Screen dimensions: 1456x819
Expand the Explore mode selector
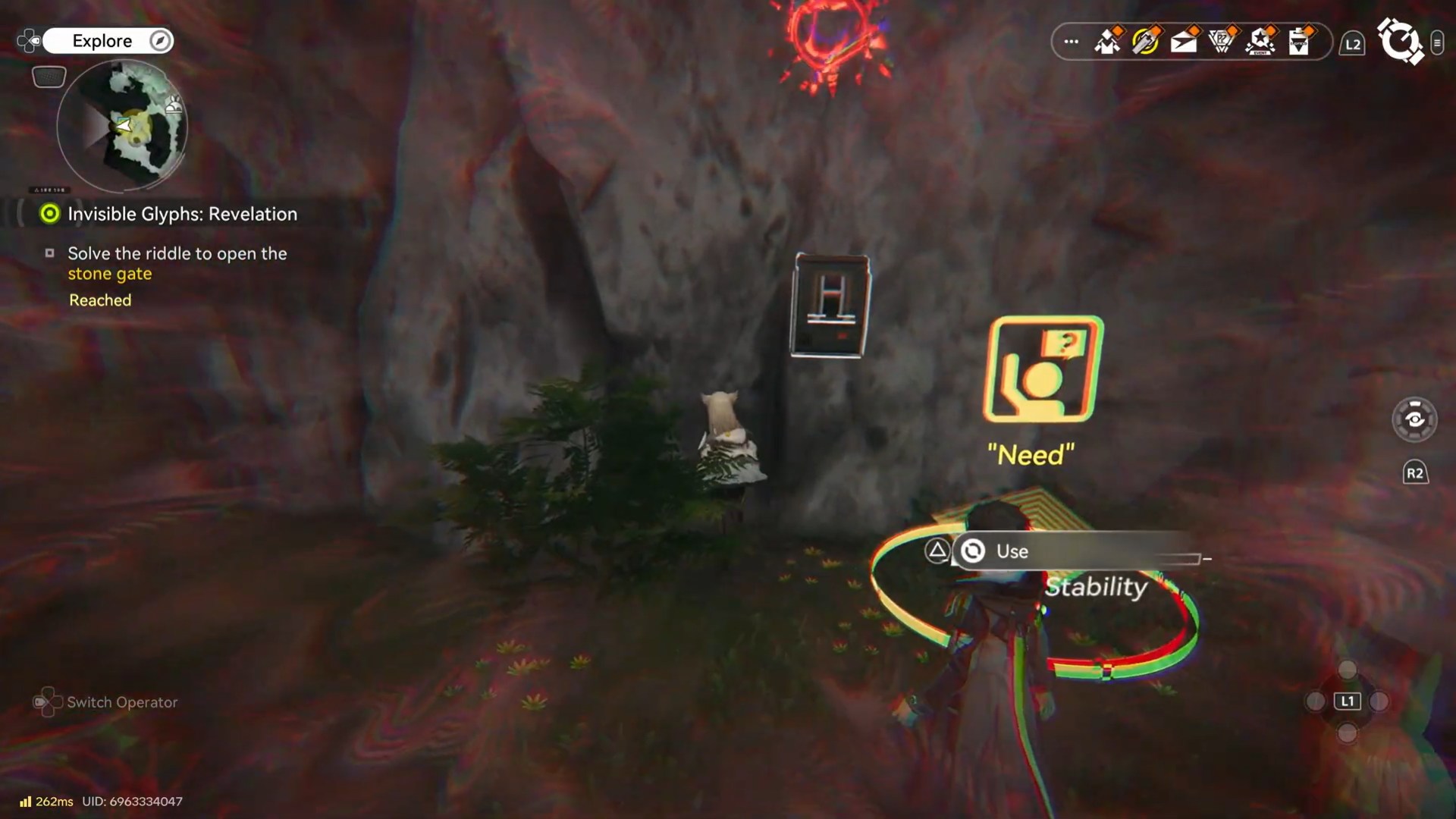107,41
